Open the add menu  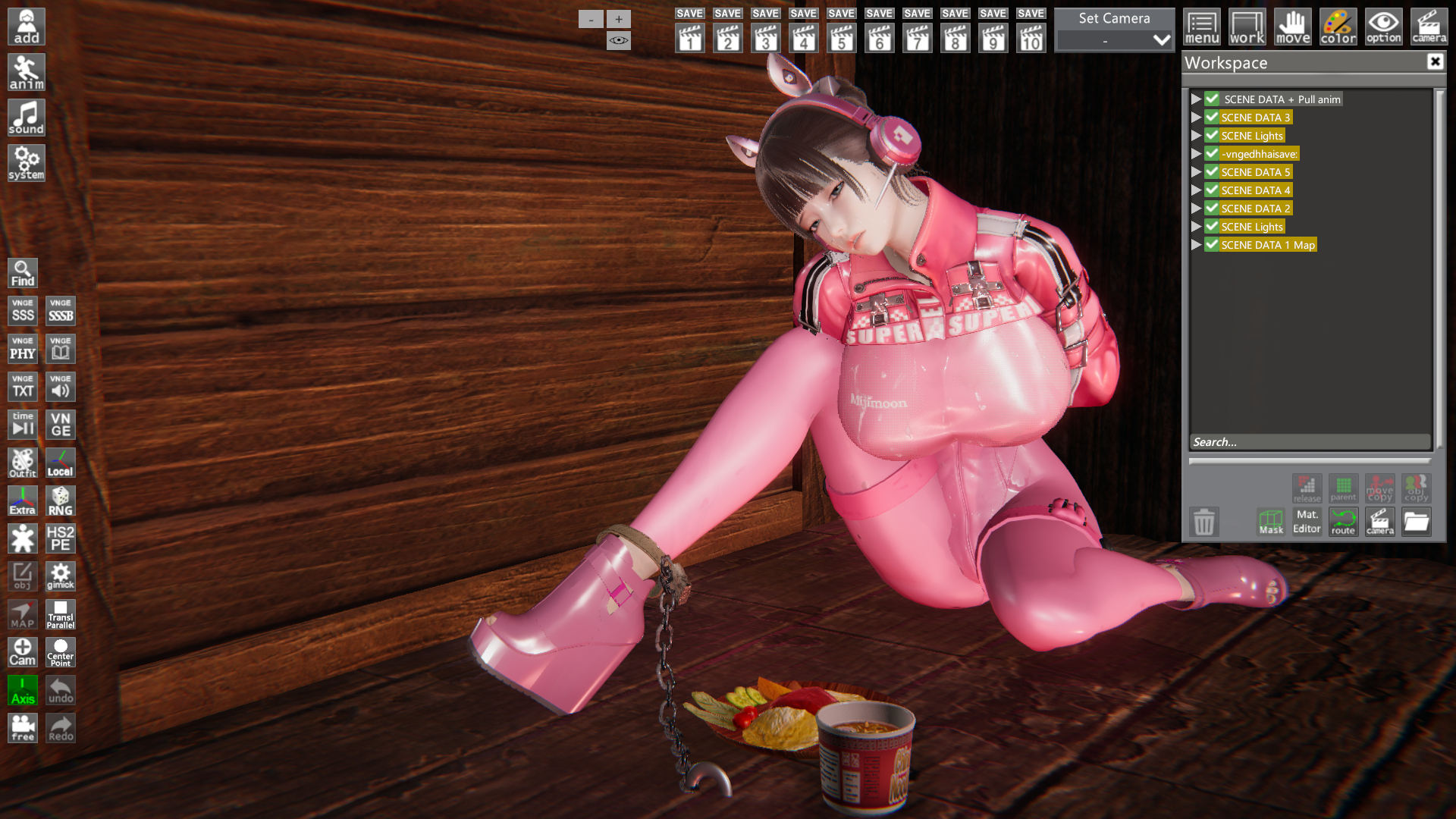27,27
